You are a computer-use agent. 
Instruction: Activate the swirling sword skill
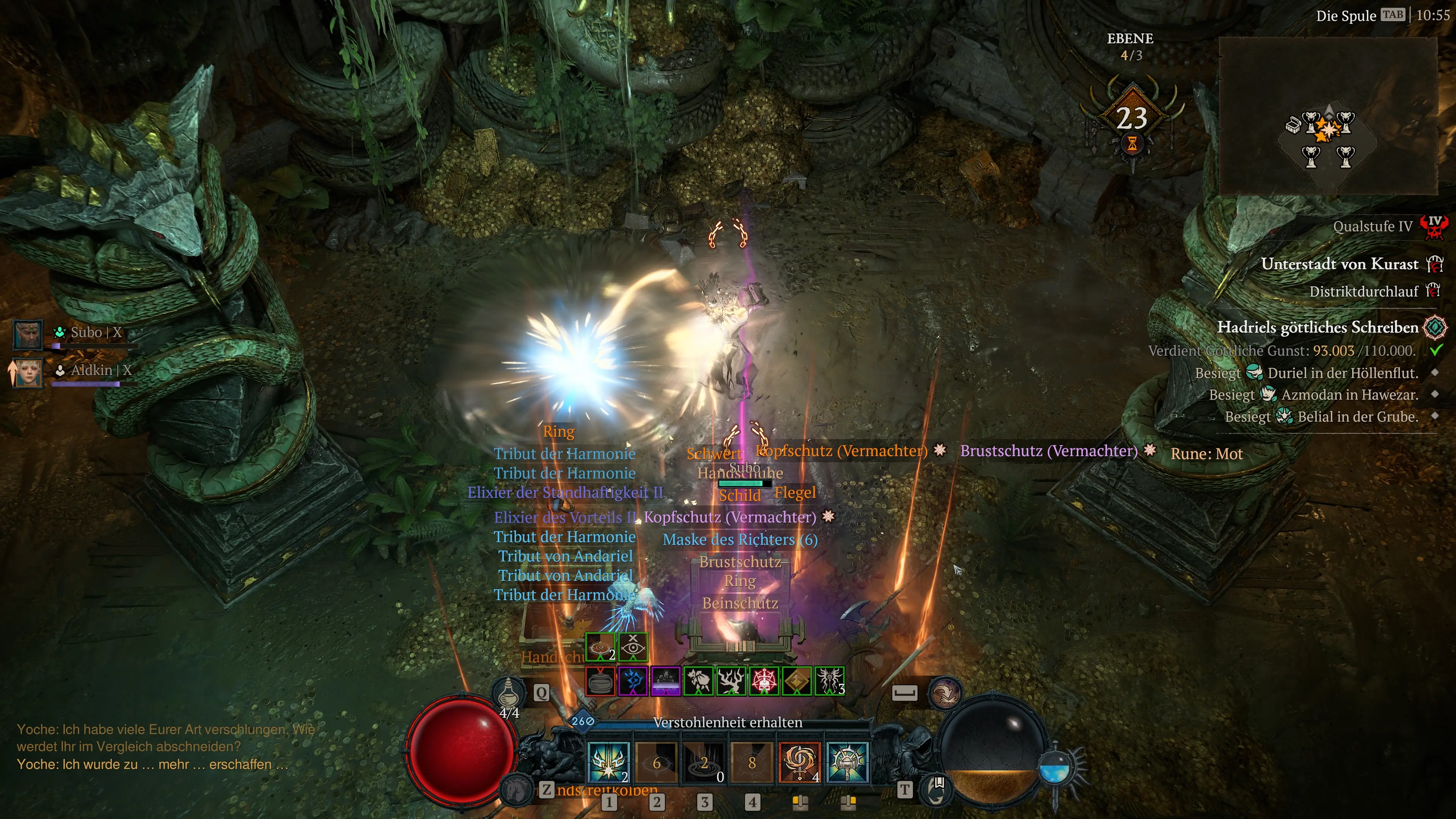point(799,761)
